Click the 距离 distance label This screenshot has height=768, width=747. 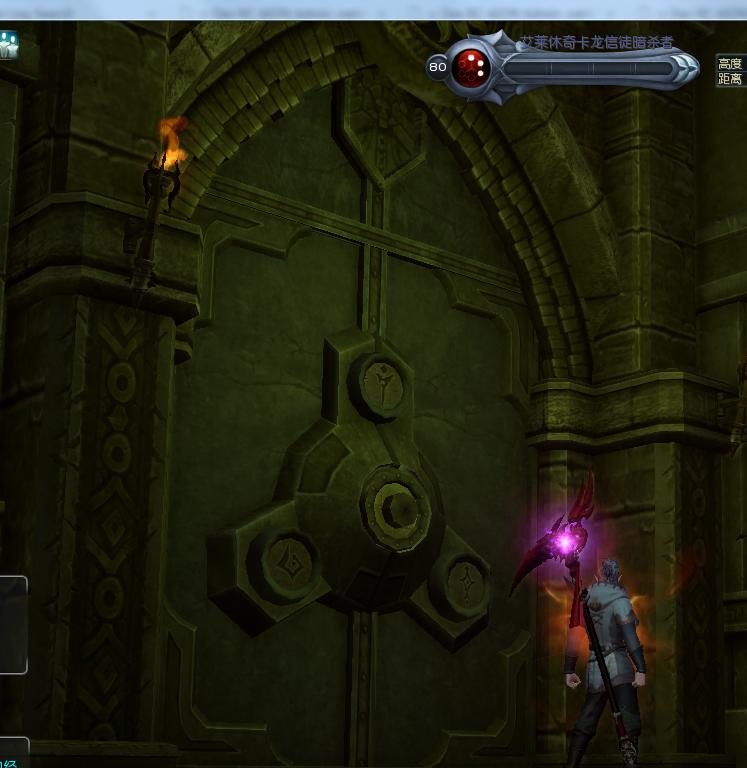pos(731,79)
